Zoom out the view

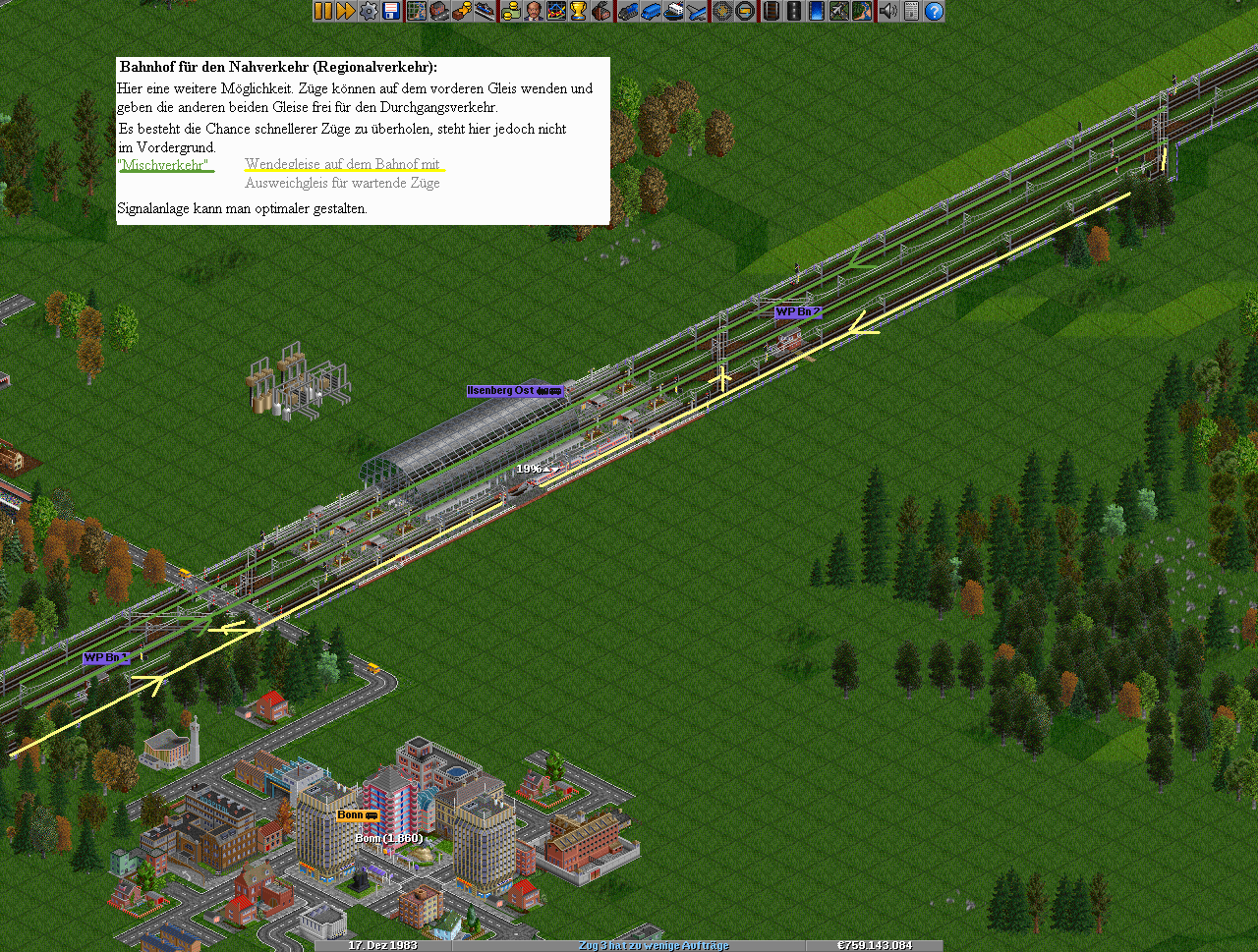point(745,11)
